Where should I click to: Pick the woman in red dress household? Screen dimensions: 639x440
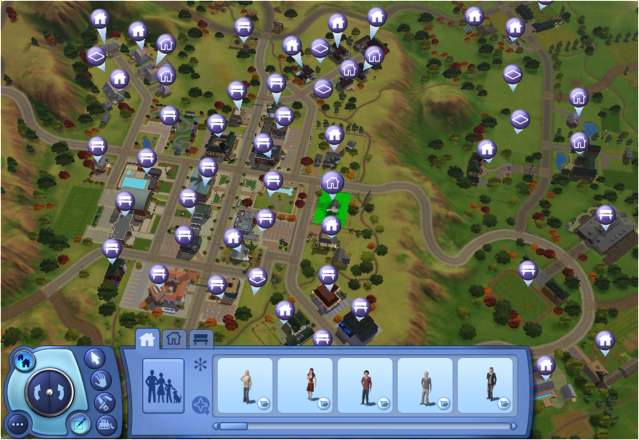[x=304, y=385]
